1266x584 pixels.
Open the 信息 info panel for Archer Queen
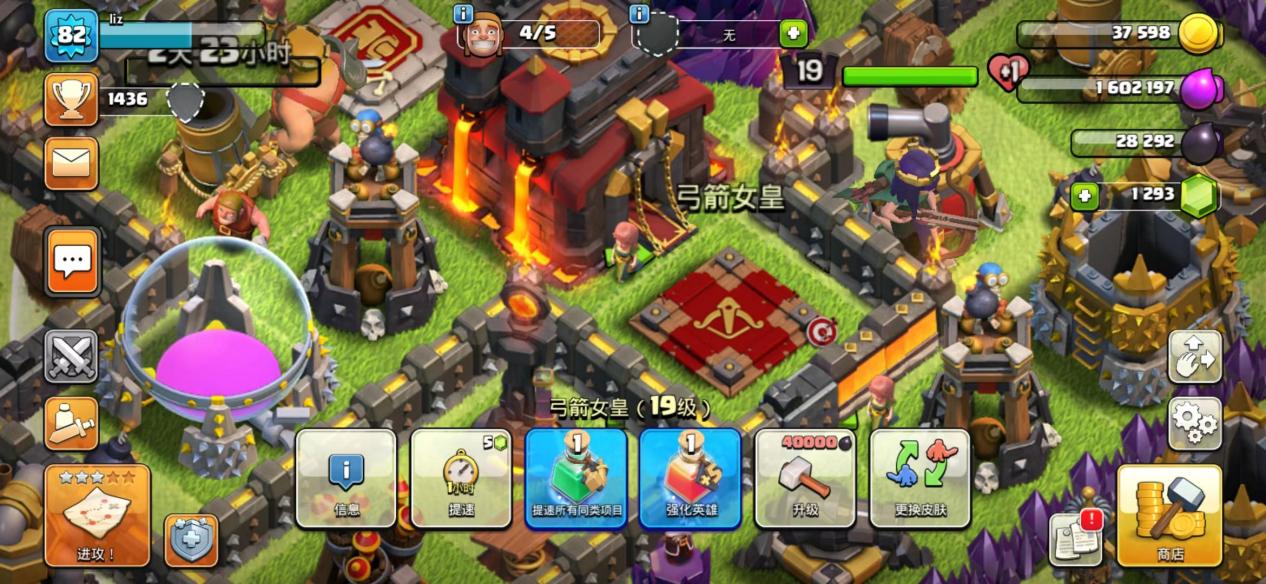point(346,478)
